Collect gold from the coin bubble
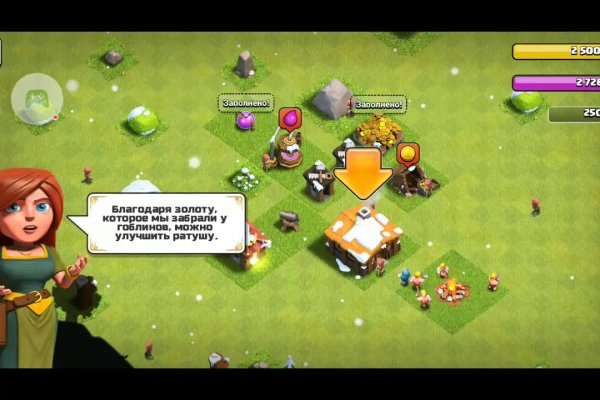Image resolution: width=600 pixels, height=400 pixels. tap(408, 155)
